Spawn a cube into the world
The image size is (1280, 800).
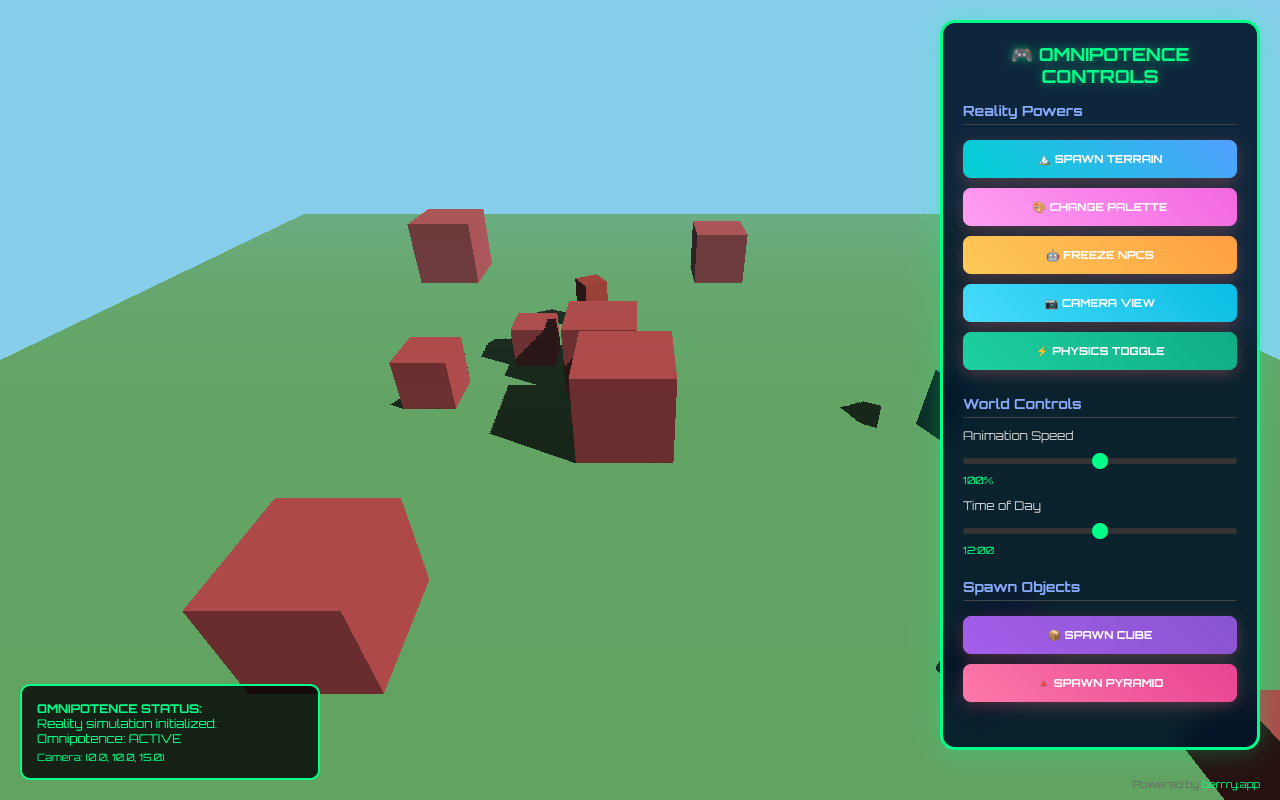(1100, 635)
